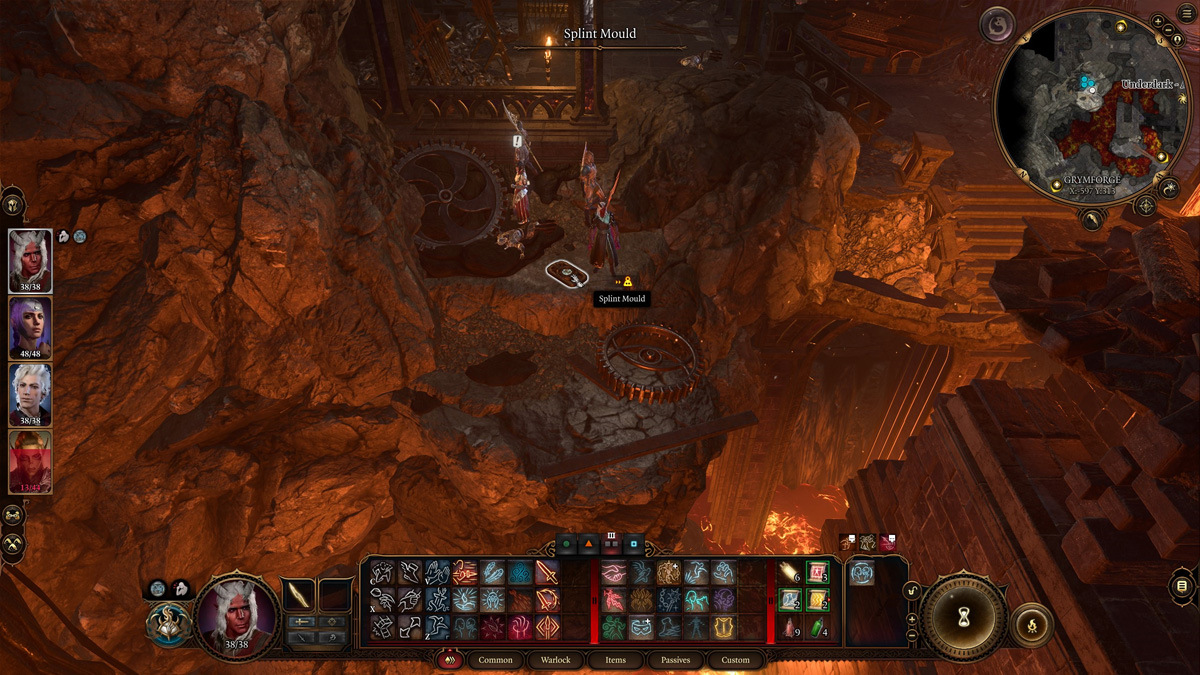The height and width of the screenshot is (675, 1200).
Task: Choose the injured red tiefling companion portrait
Action: (30, 460)
